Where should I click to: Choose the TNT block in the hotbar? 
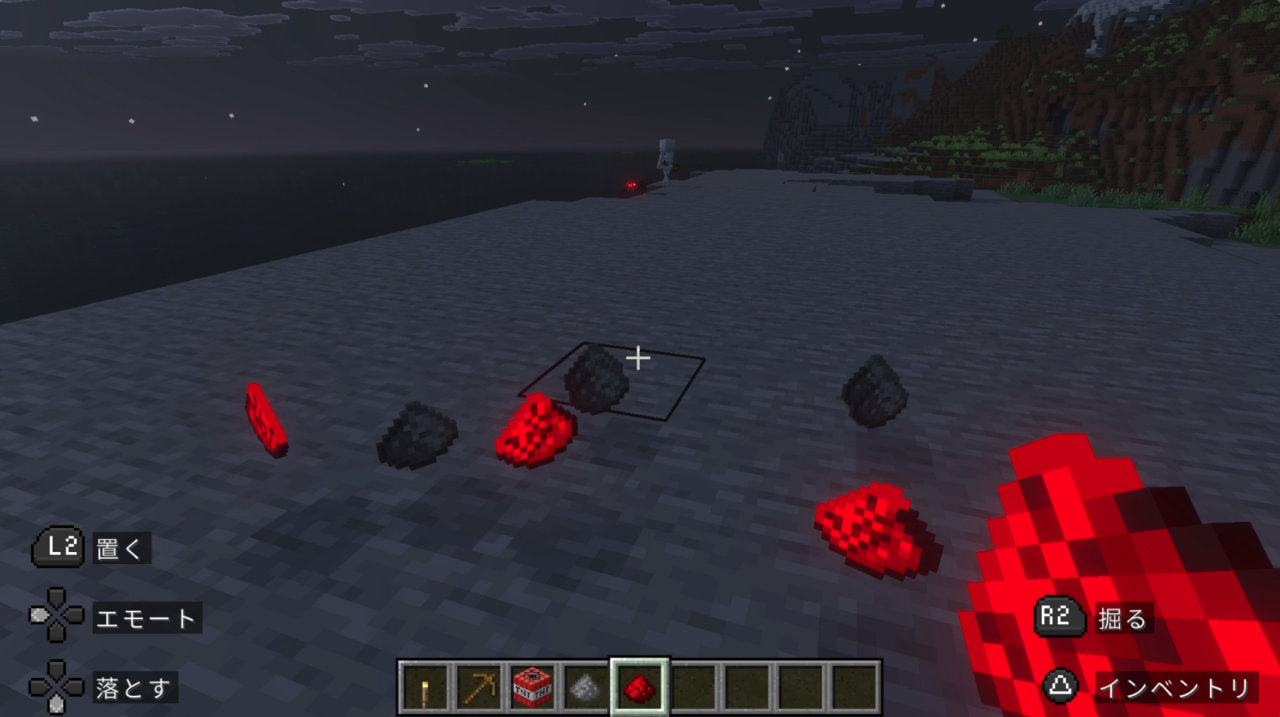[x=533, y=687]
